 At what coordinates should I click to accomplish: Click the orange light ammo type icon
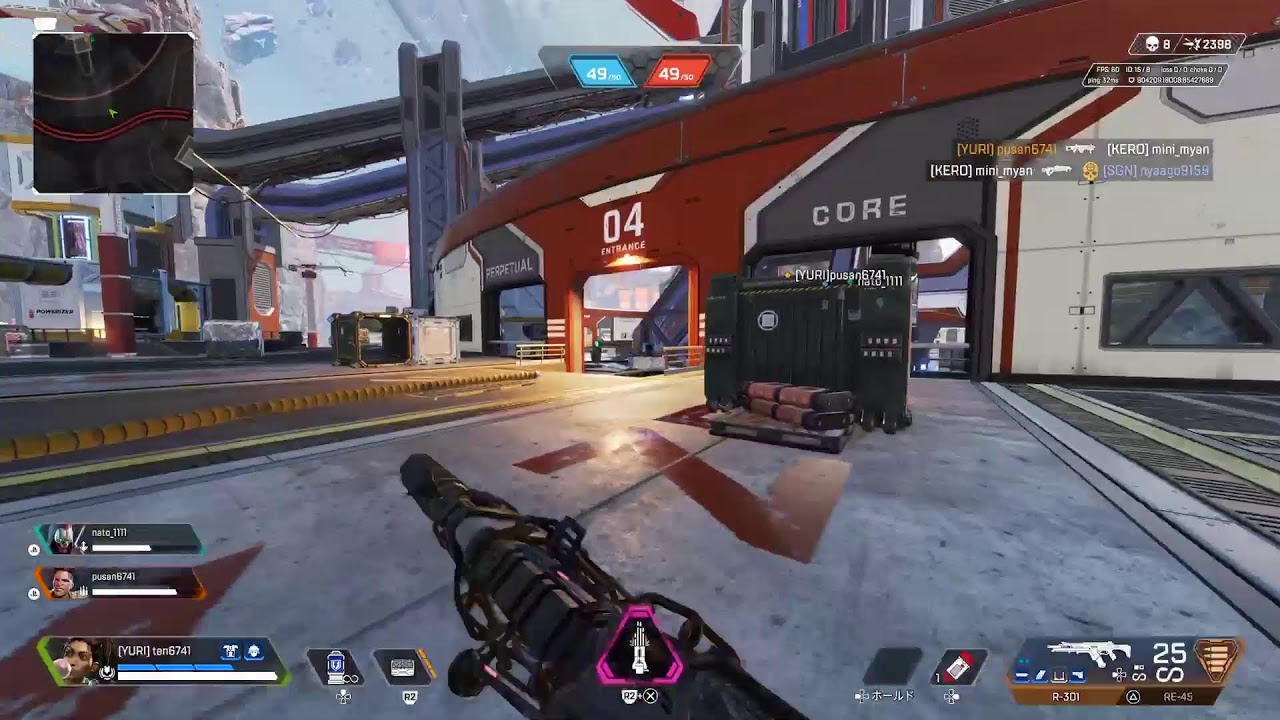(x=1217, y=661)
